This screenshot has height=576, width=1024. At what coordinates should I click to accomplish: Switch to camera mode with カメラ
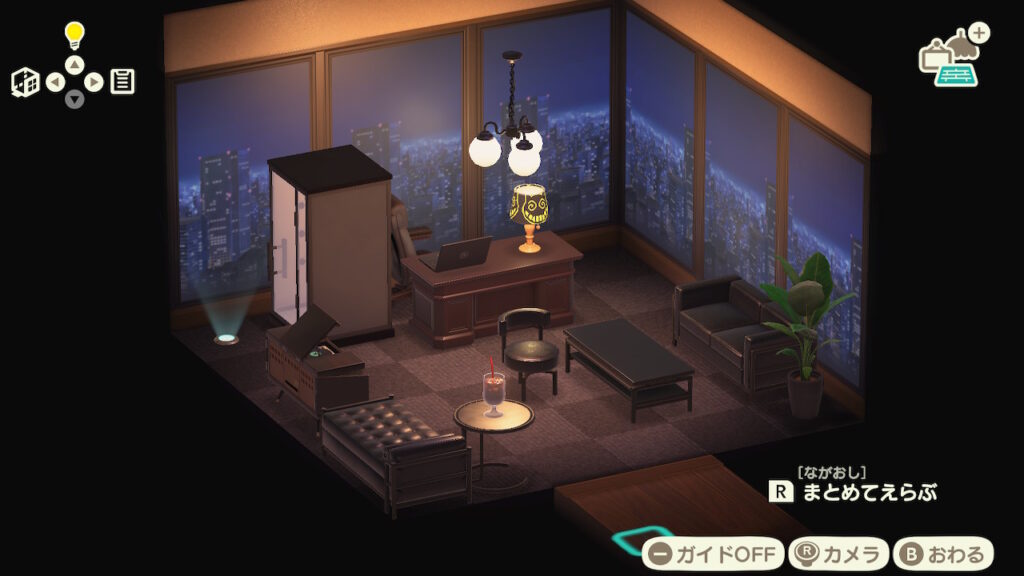click(x=838, y=553)
